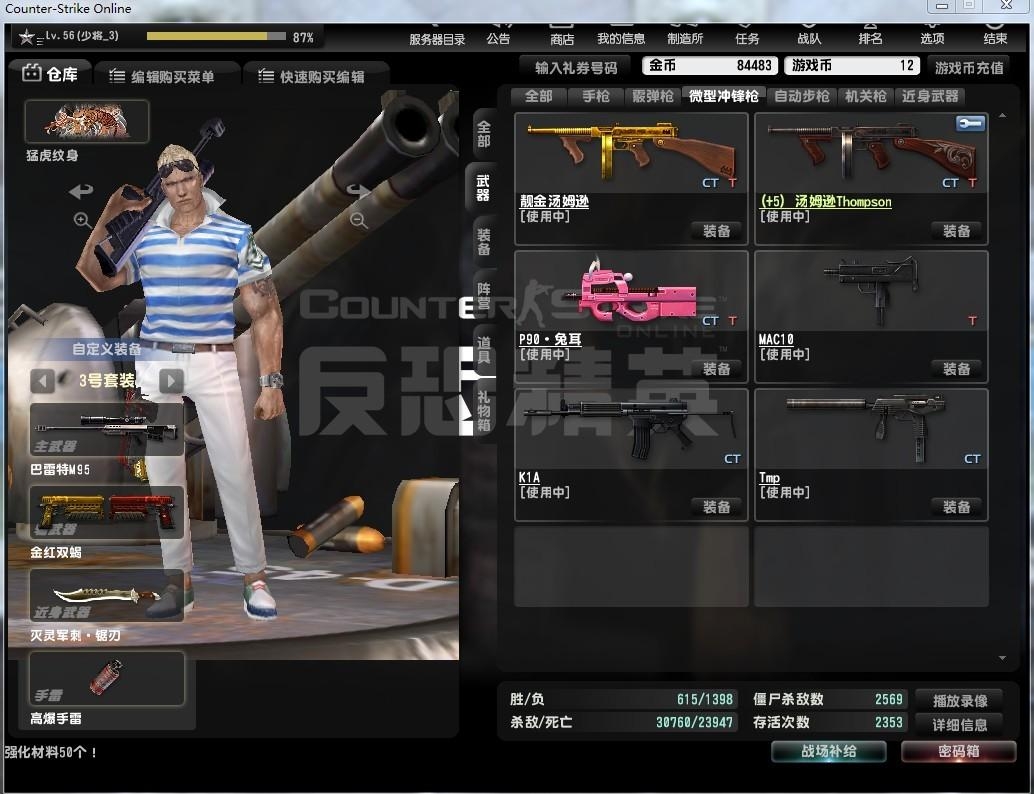Switch to the 编辑购买菜单 tab

click(162, 76)
